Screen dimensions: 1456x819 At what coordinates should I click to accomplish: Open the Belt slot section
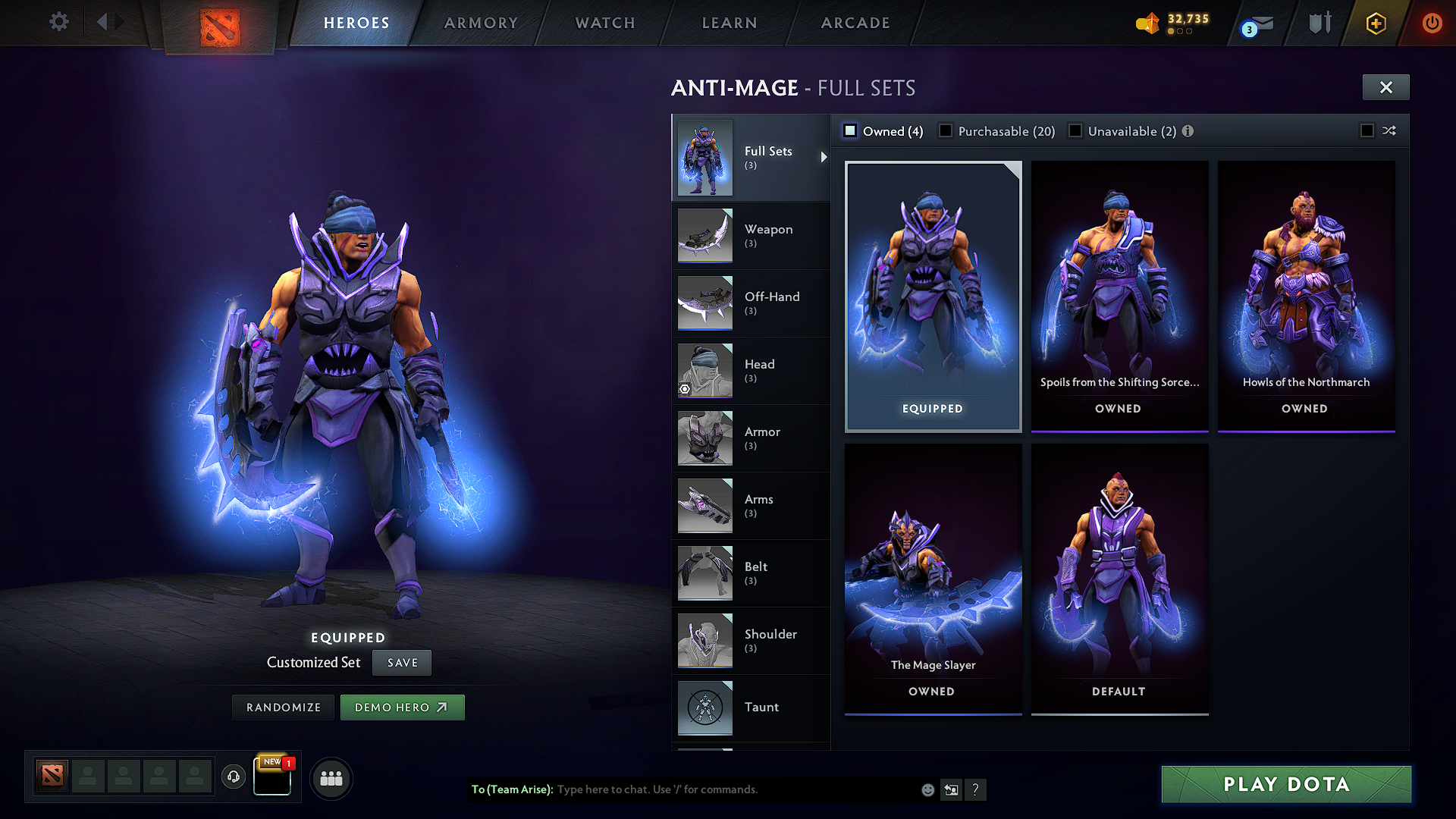(752, 573)
